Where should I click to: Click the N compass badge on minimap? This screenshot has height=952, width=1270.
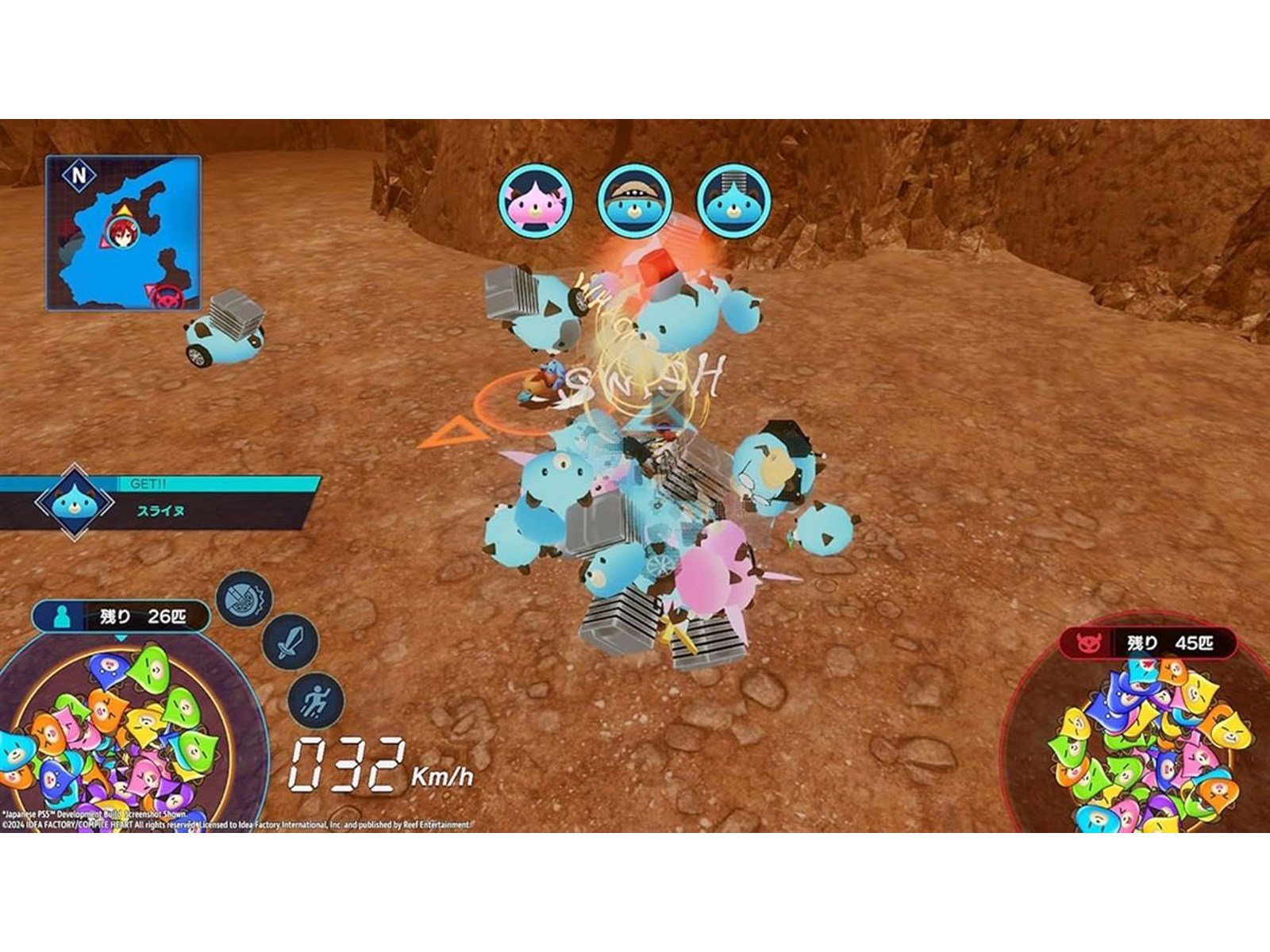pyautogui.click(x=79, y=175)
